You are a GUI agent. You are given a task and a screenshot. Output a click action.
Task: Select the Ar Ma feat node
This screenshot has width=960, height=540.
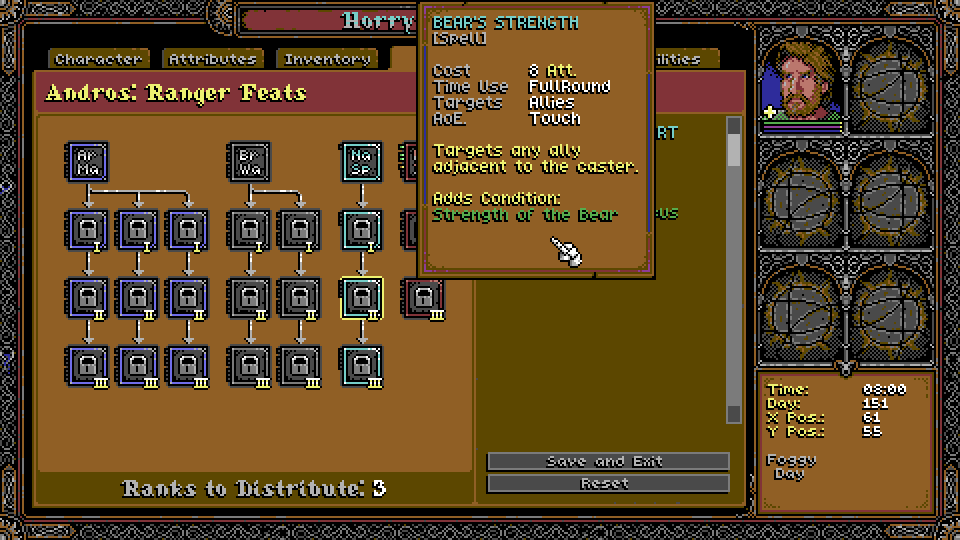(87, 161)
